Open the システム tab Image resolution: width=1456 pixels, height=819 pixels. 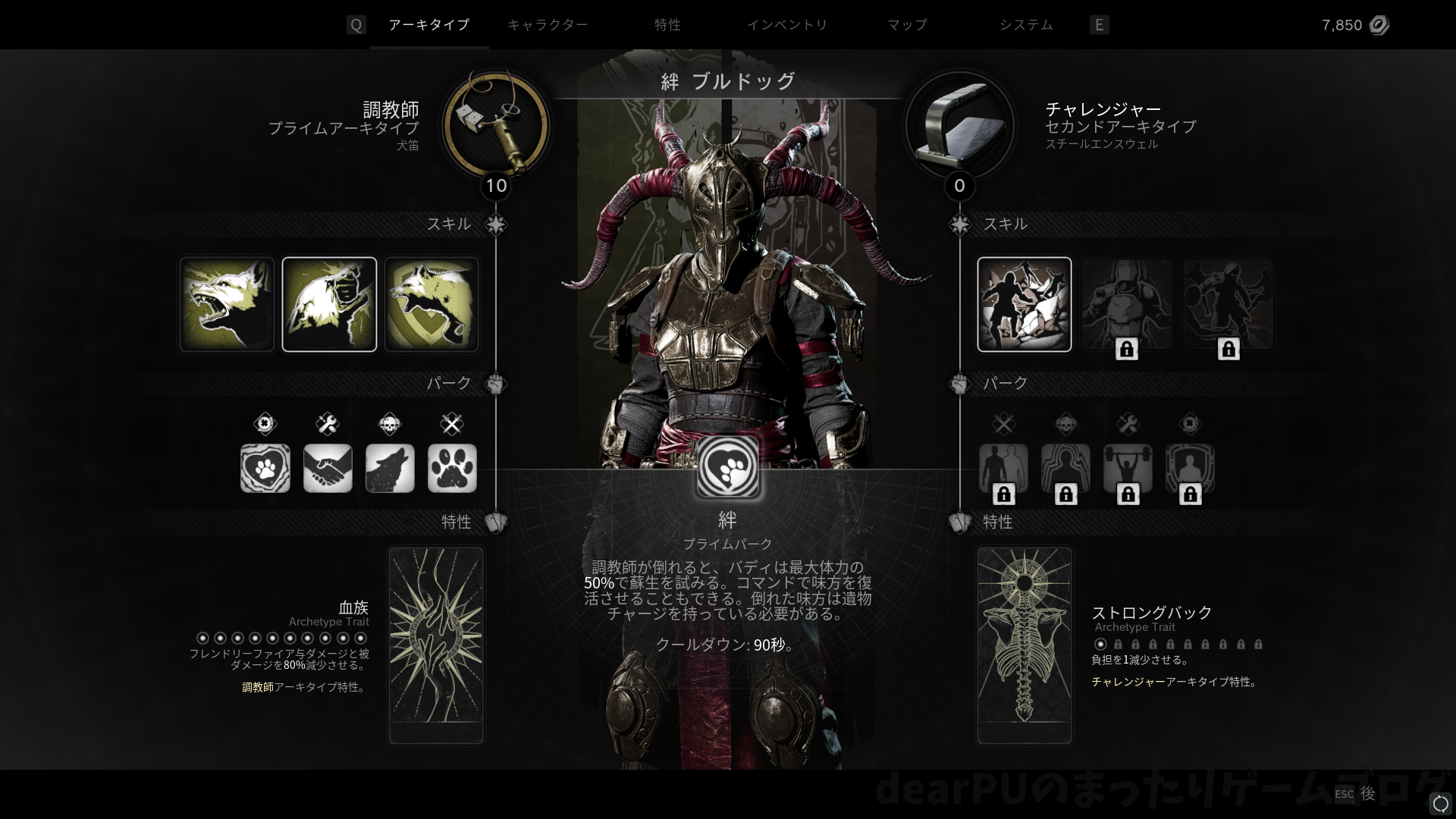(x=1026, y=25)
